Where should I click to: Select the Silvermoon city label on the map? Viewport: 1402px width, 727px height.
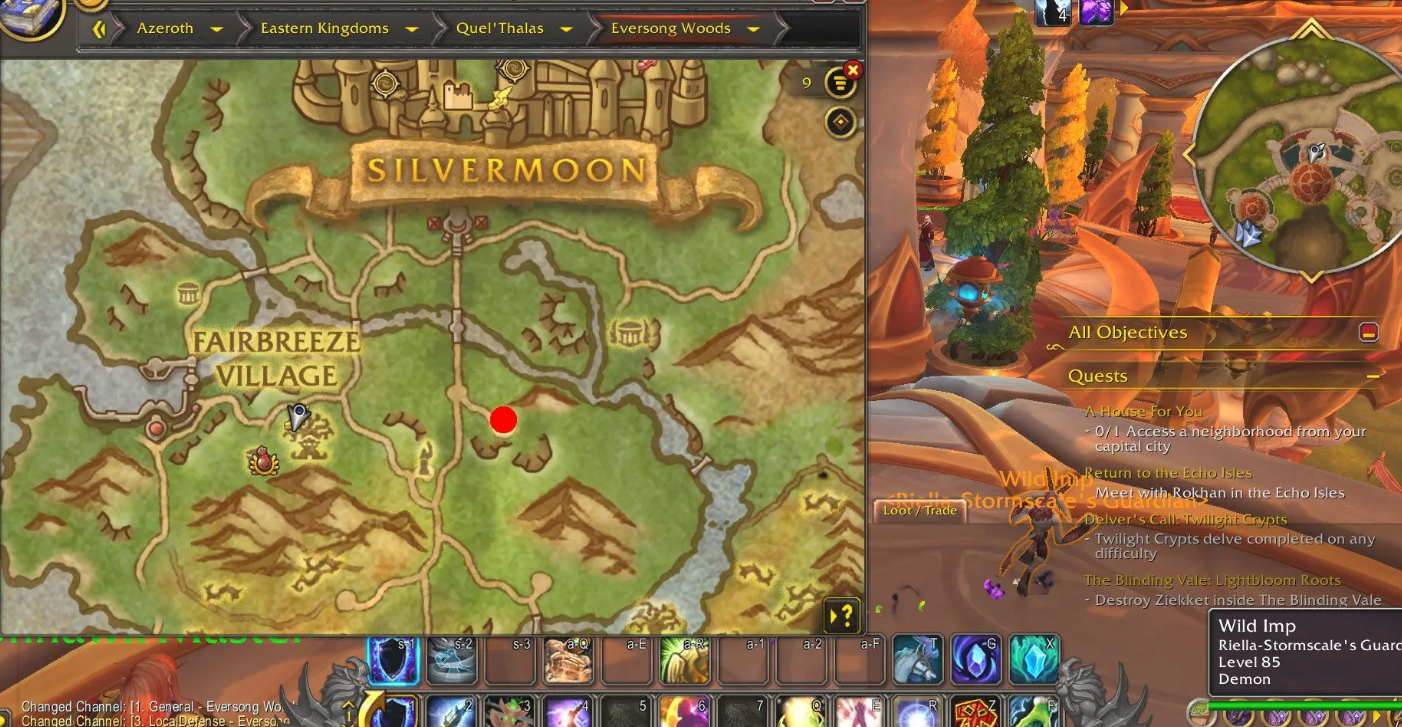[505, 170]
